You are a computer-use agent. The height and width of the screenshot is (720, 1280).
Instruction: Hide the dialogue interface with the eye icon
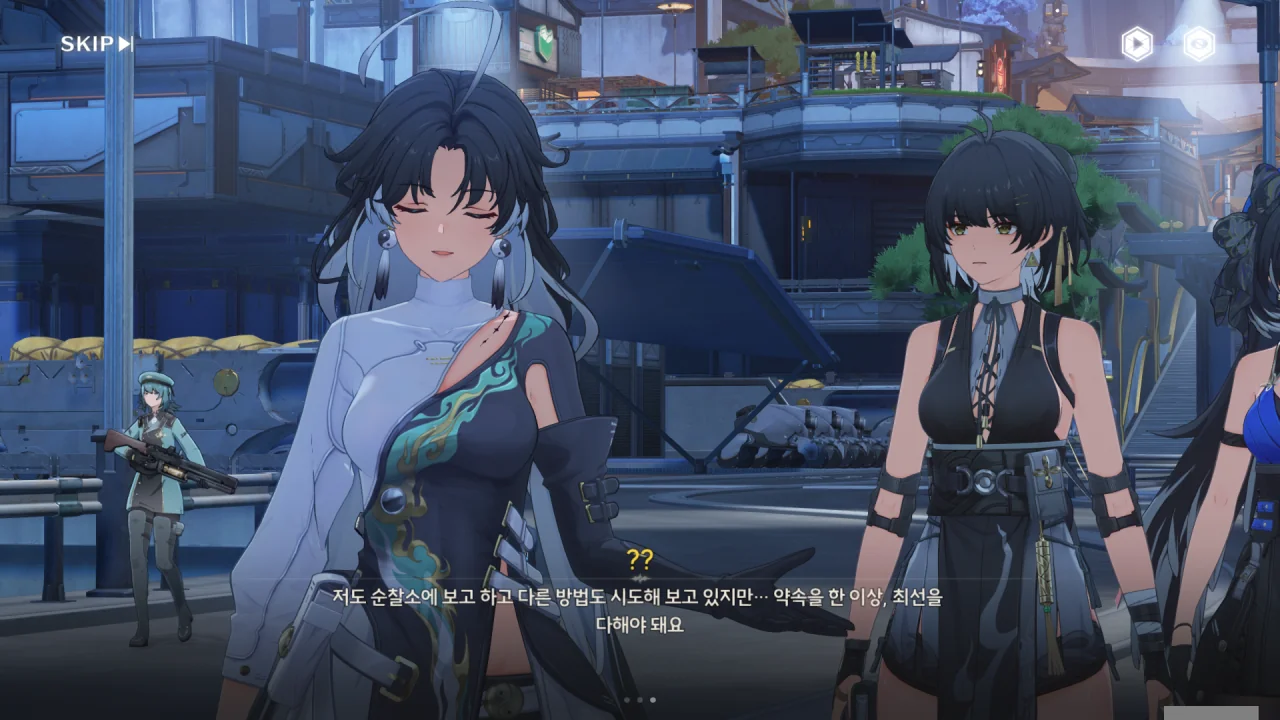[x=1199, y=44]
